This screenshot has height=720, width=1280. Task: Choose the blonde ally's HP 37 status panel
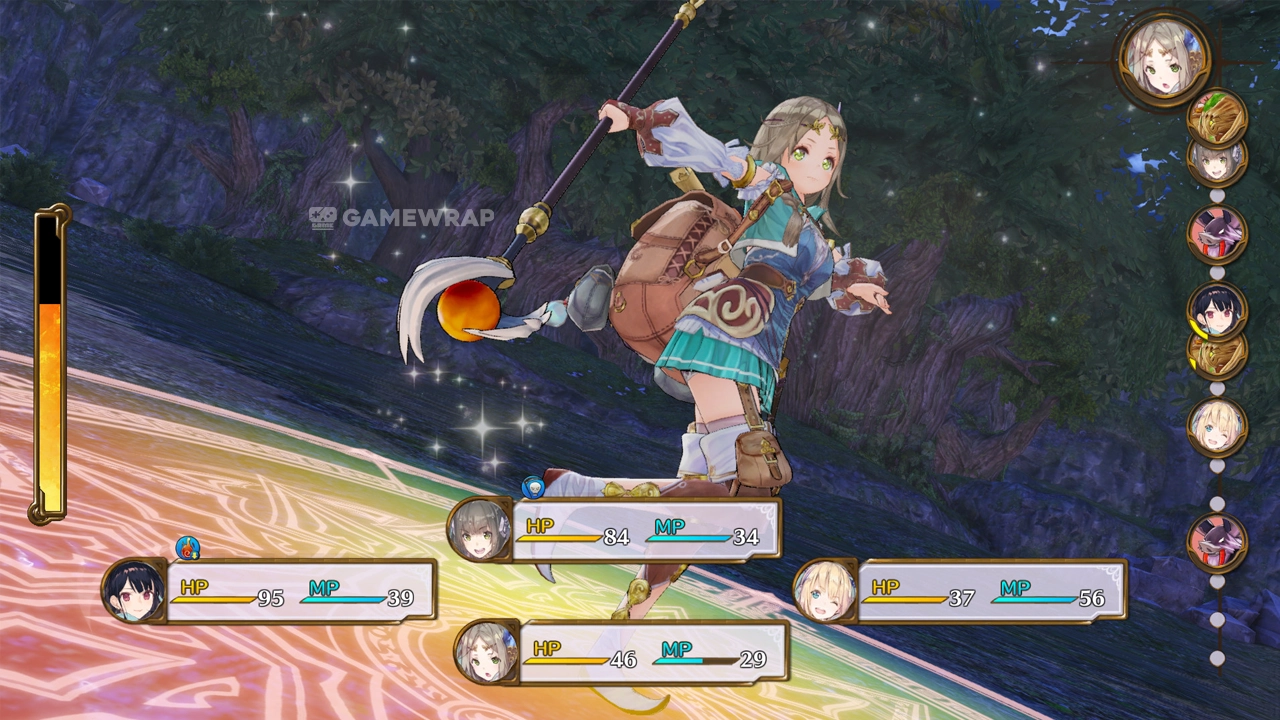point(962,591)
